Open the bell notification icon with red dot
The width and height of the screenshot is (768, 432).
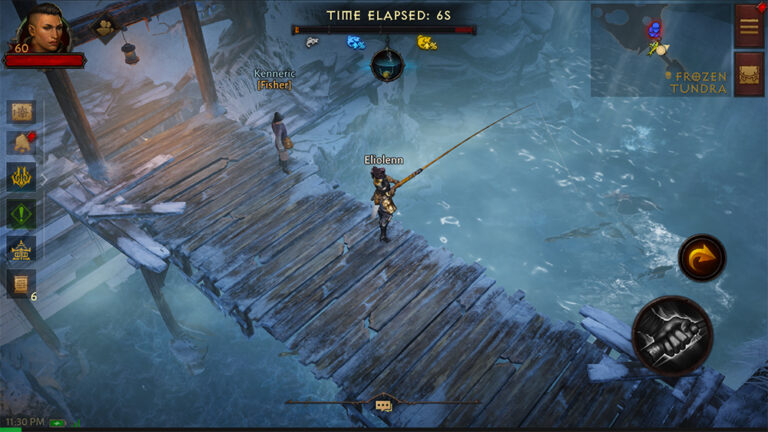click(x=21, y=144)
